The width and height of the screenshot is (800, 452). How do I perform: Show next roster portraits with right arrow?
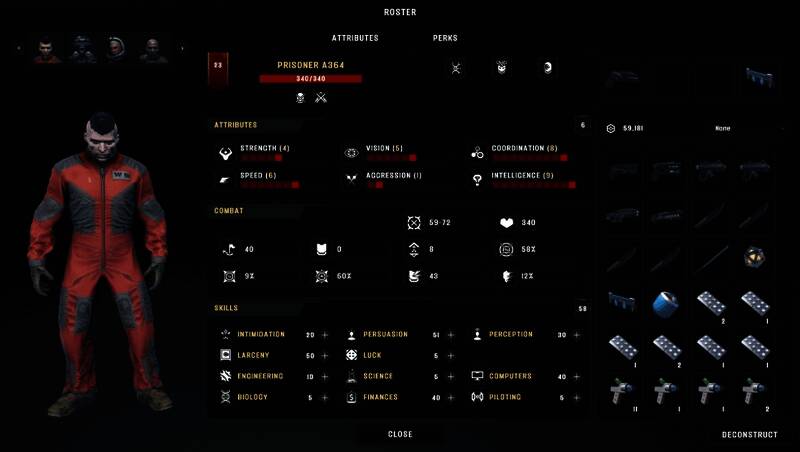[182, 48]
